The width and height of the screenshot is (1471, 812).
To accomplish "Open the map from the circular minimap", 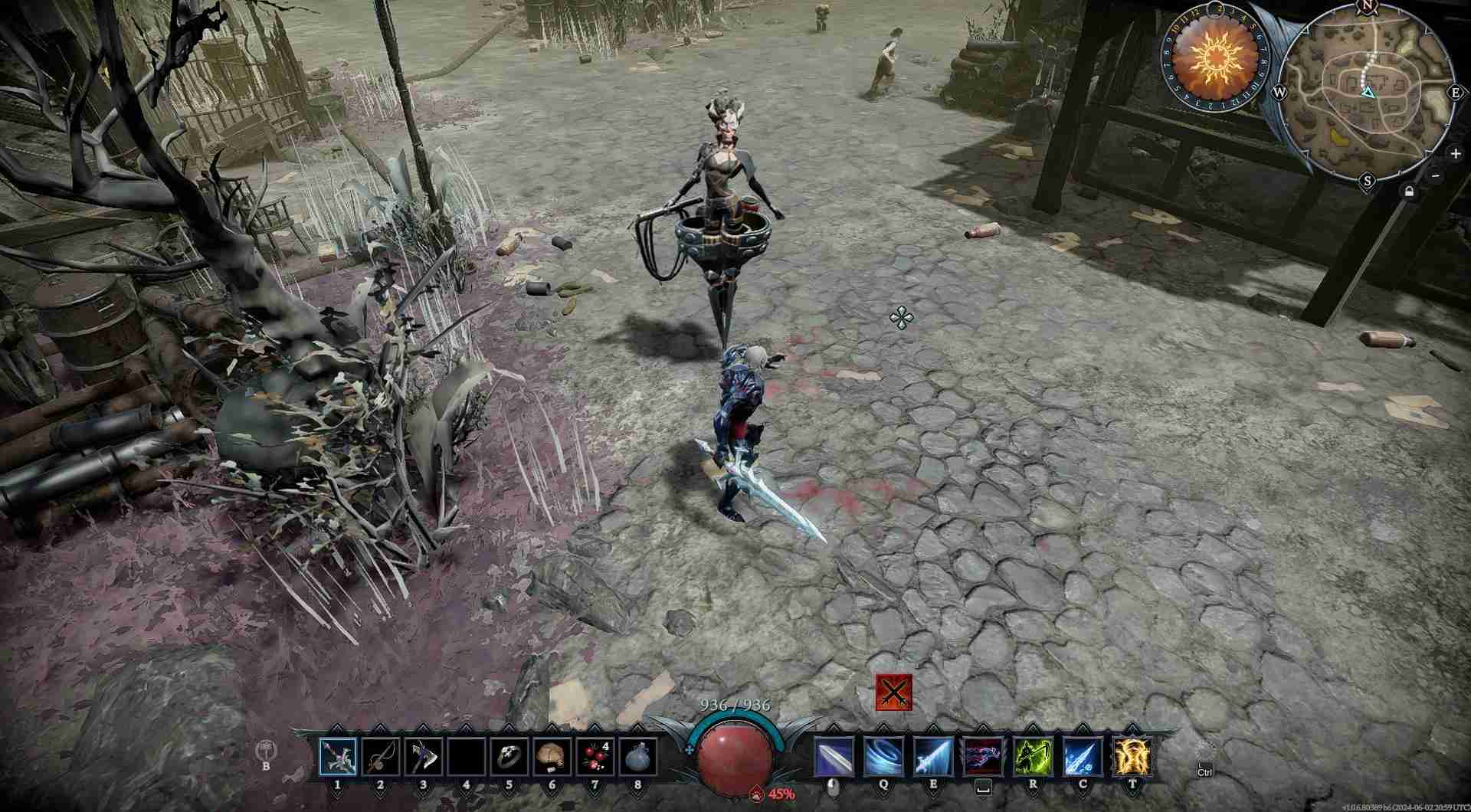I will pos(1368,96).
